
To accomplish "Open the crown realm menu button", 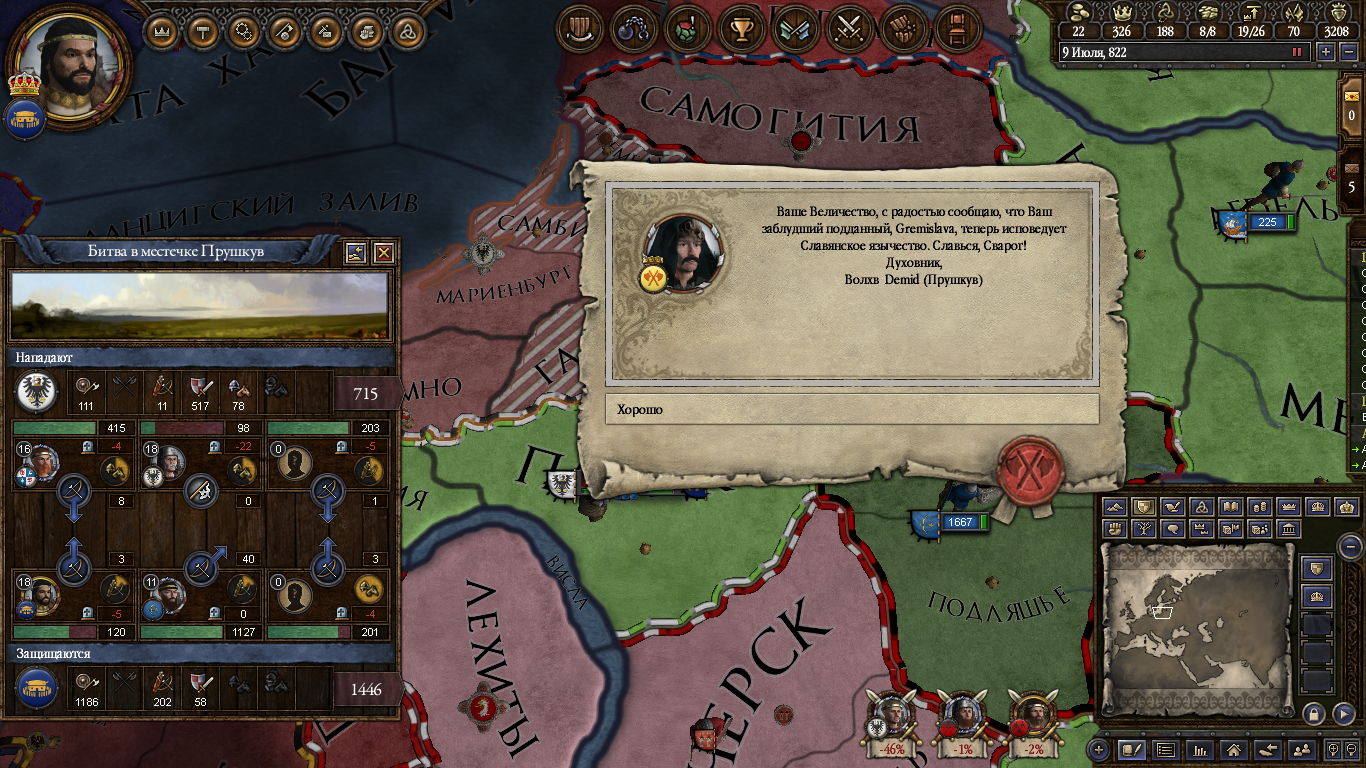I will pos(161,31).
